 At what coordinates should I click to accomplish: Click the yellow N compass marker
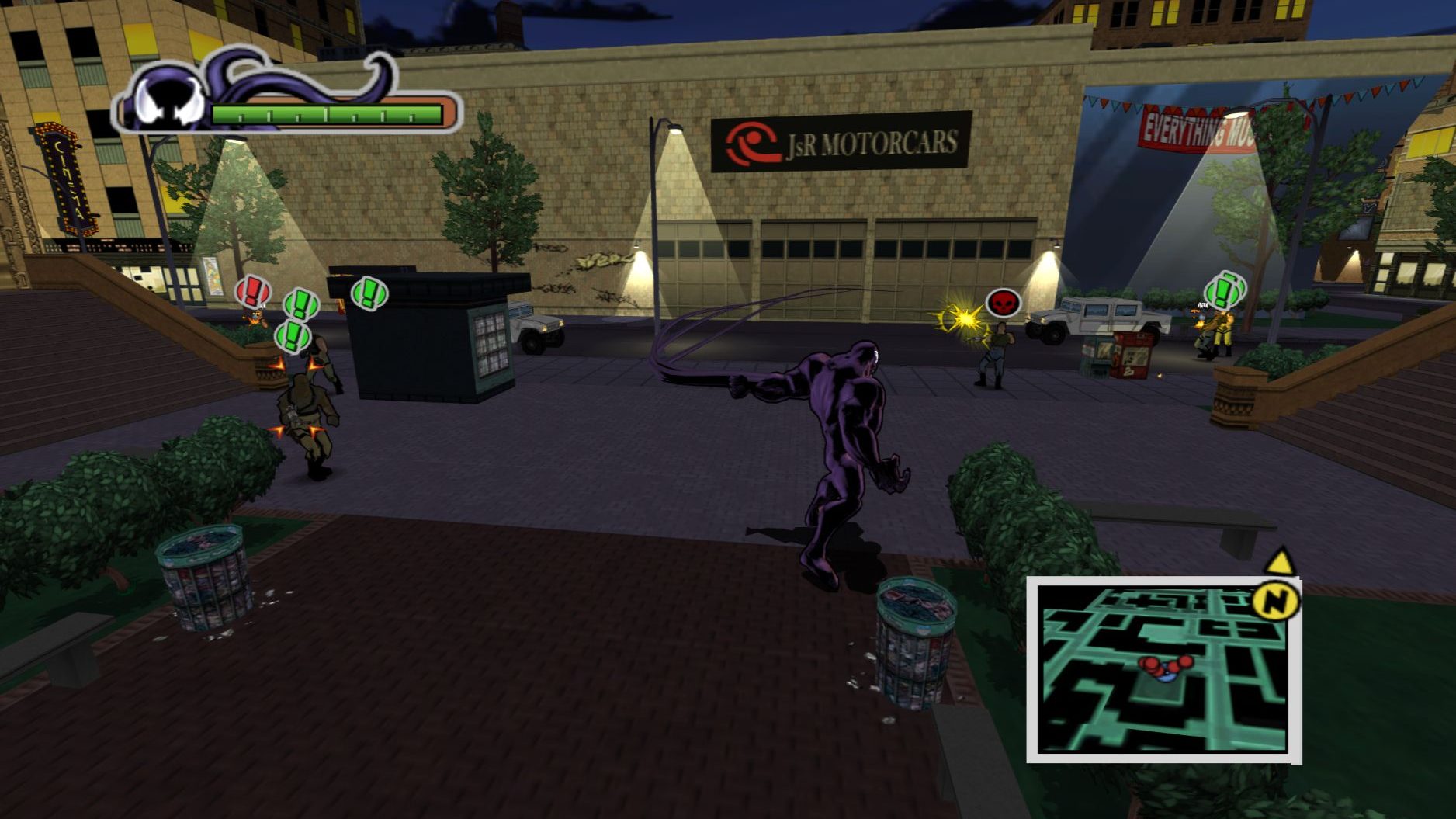(1276, 599)
